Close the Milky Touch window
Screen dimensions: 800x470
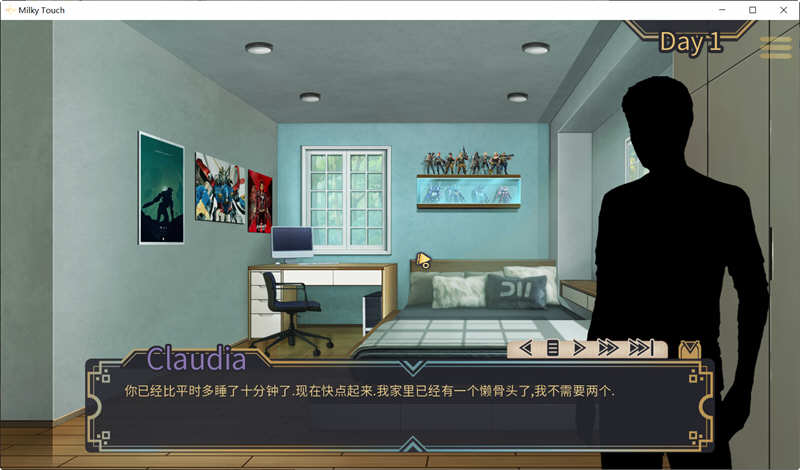780,10
